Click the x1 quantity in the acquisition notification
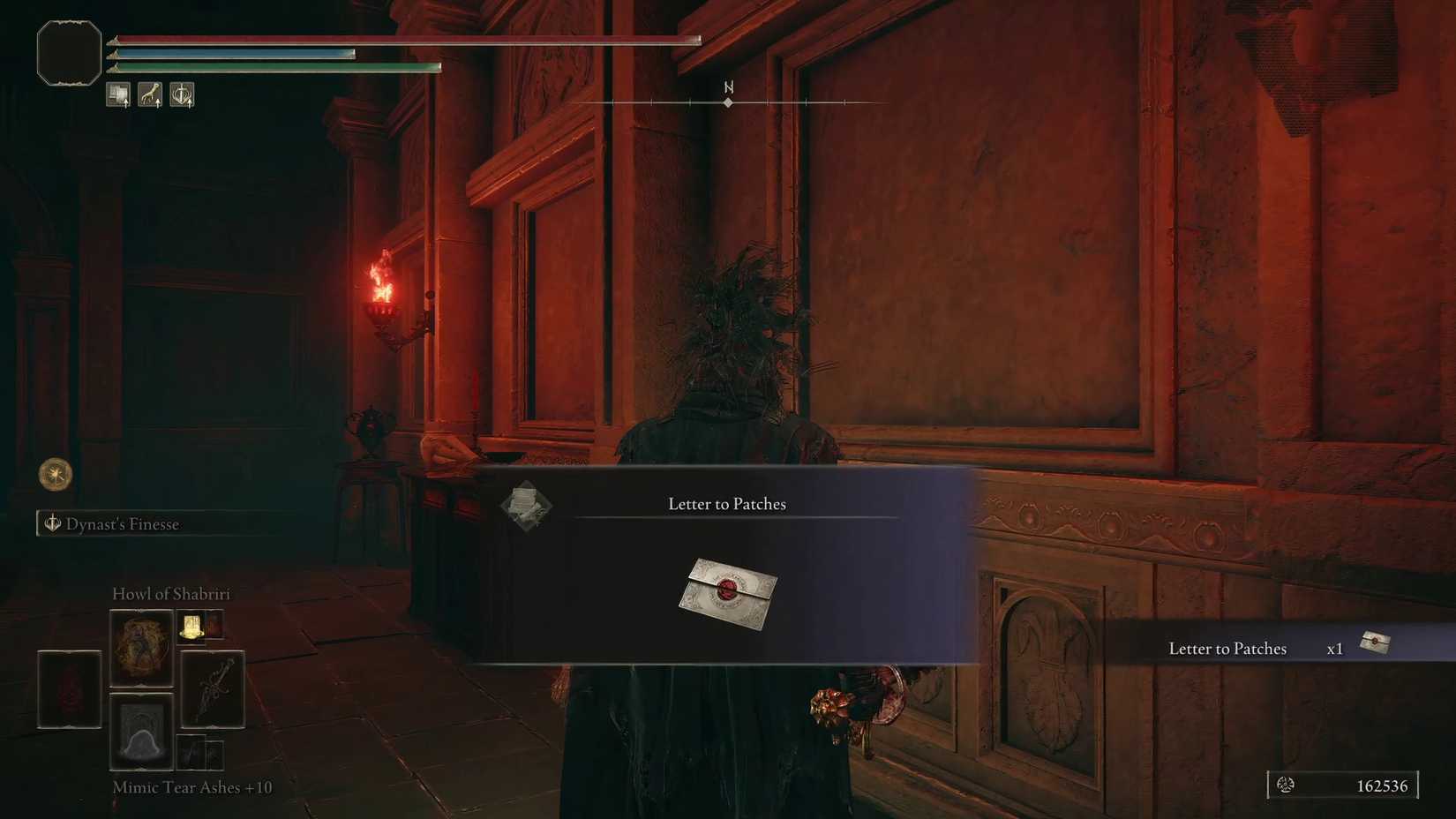This screenshot has height=819, width=1456. (1334, 648)
